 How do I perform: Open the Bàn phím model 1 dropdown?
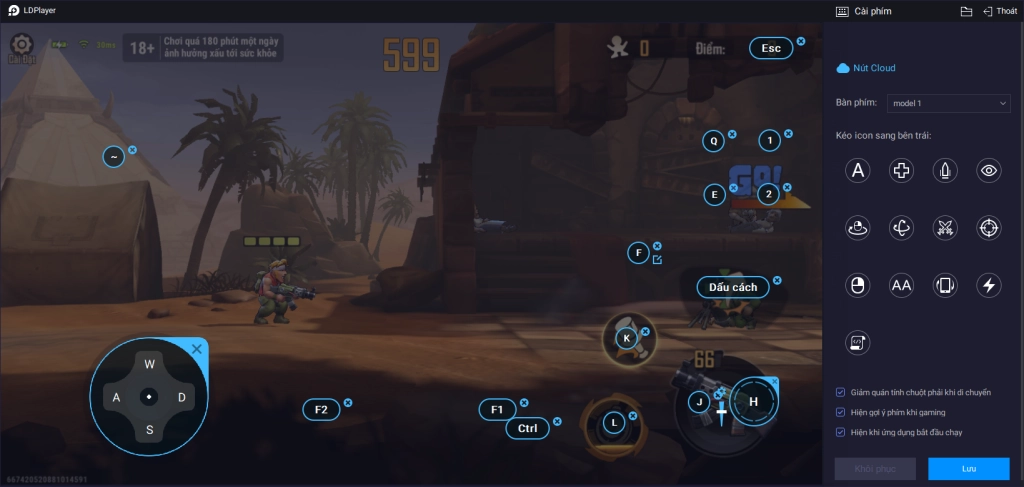coord(949,103)
